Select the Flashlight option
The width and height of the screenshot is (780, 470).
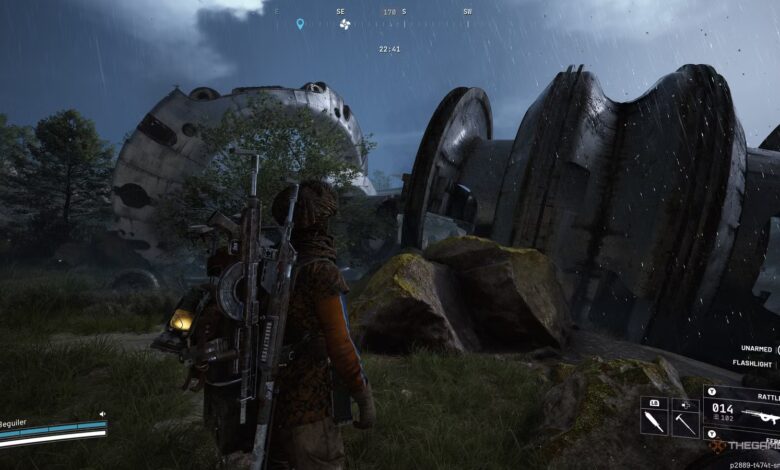point(754,364)
